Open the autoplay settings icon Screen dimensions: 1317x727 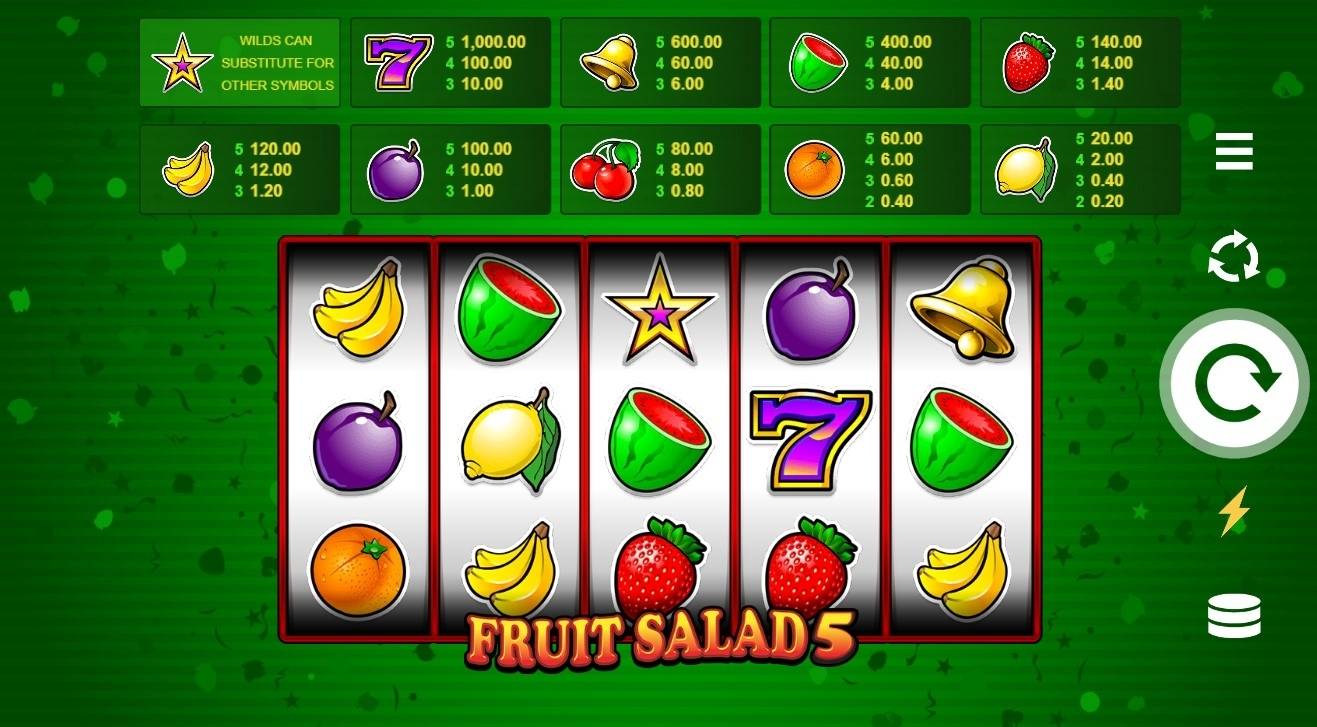(1234, 260)
